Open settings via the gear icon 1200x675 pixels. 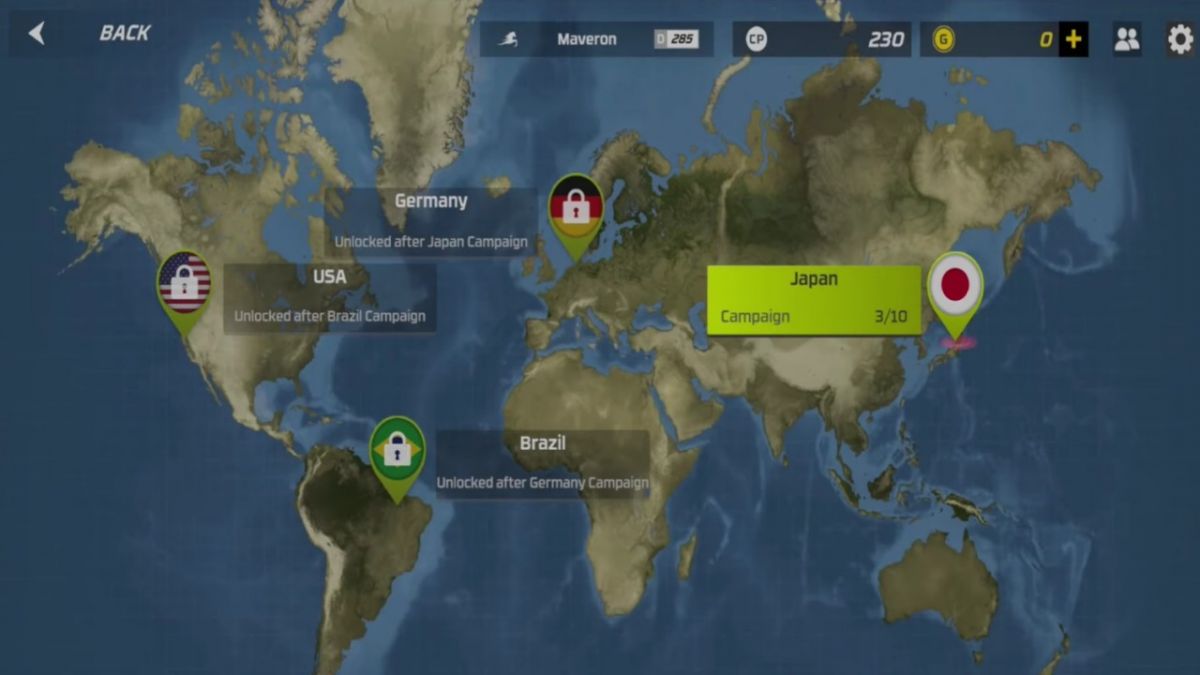click(1180, 39)
